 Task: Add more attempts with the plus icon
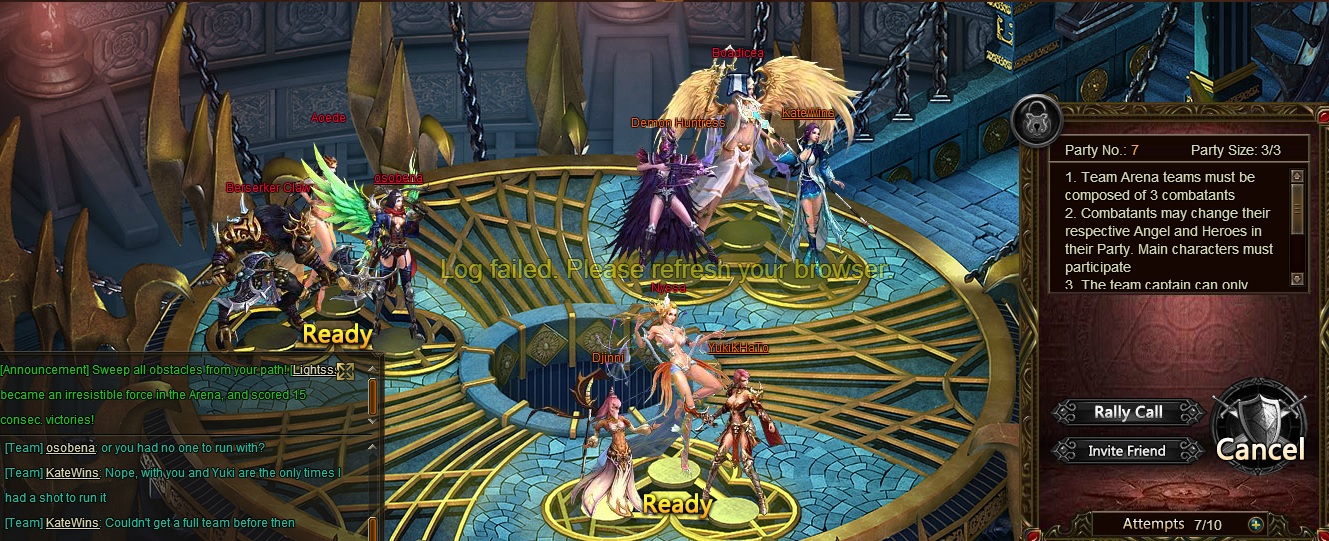click(x=1257, y=524)
